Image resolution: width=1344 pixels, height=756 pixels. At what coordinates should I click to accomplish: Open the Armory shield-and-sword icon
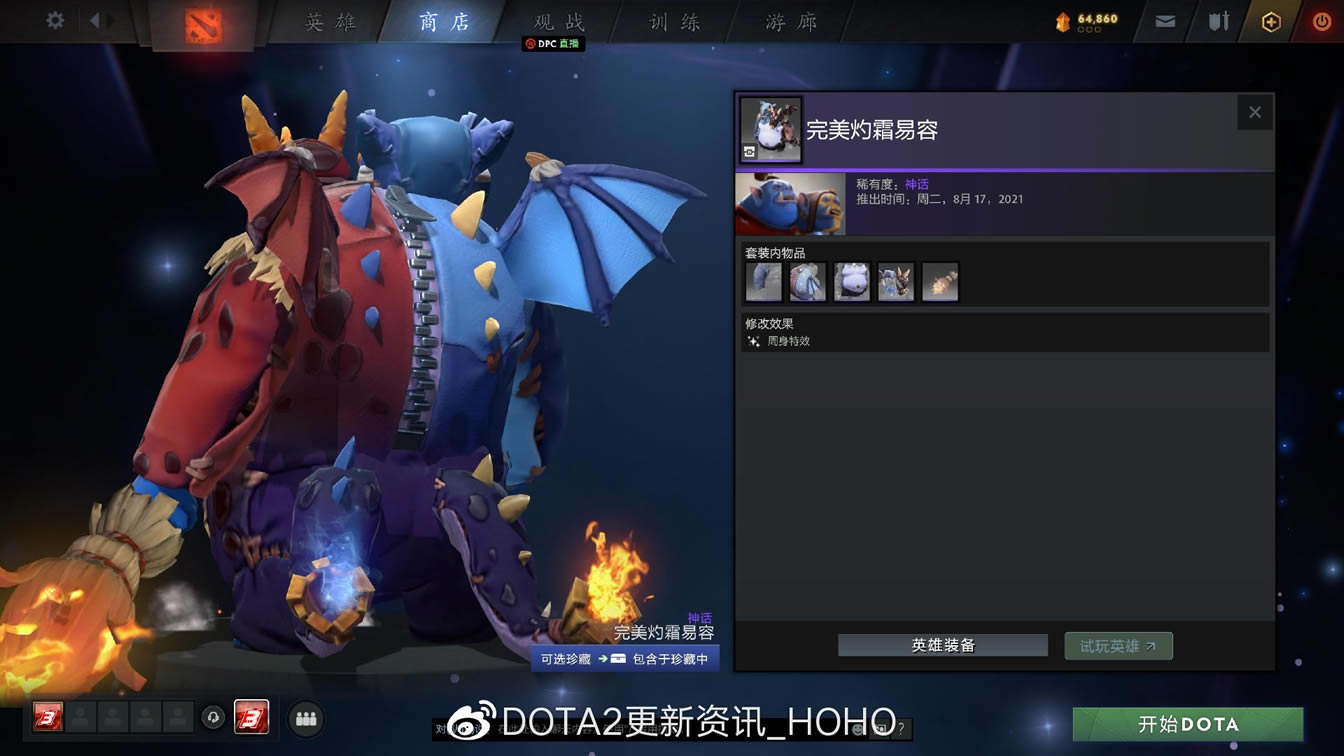tap(1218, 19)
